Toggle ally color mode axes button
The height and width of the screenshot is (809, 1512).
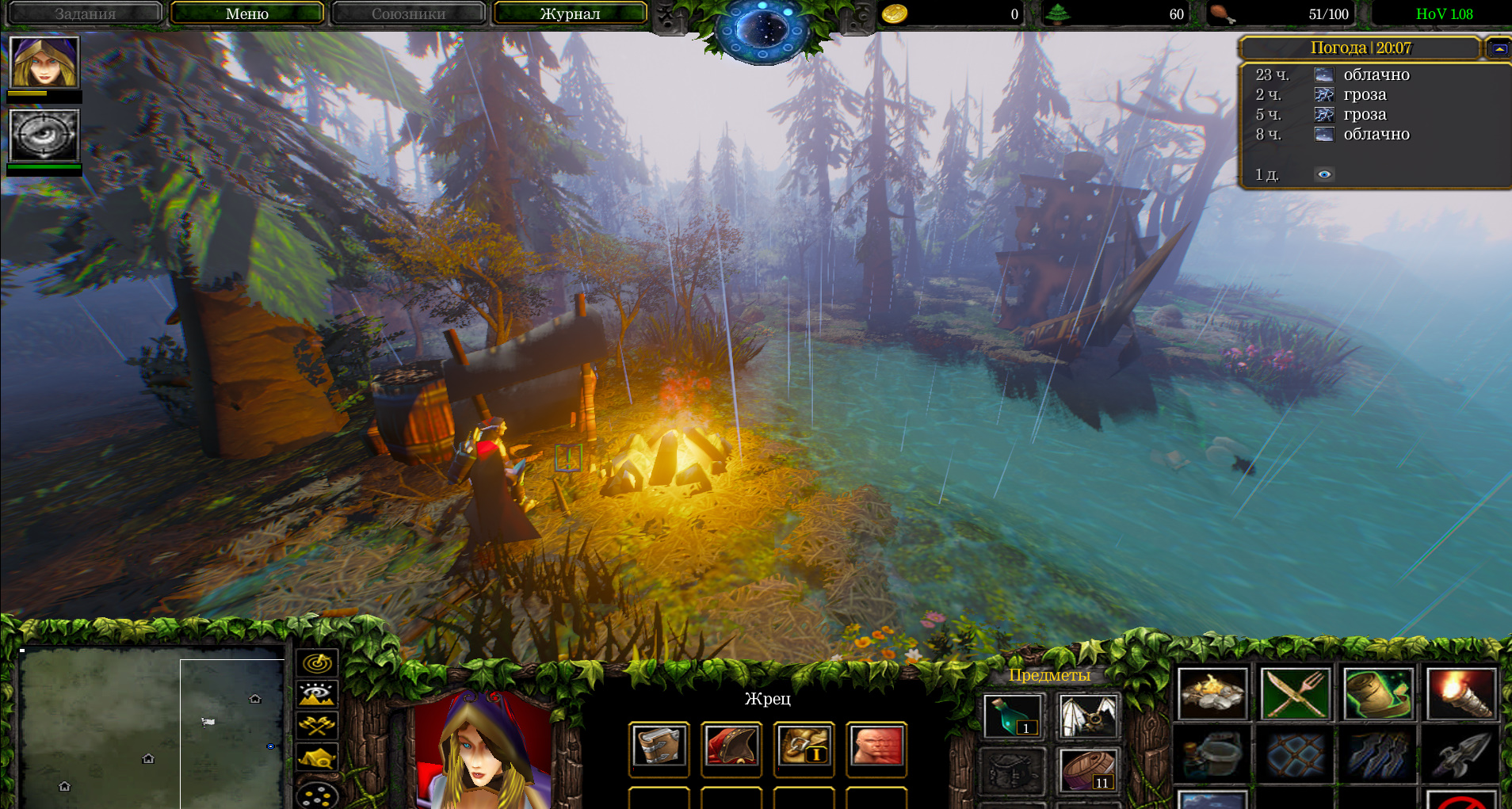pyautogui.click(x=317, y=726)
